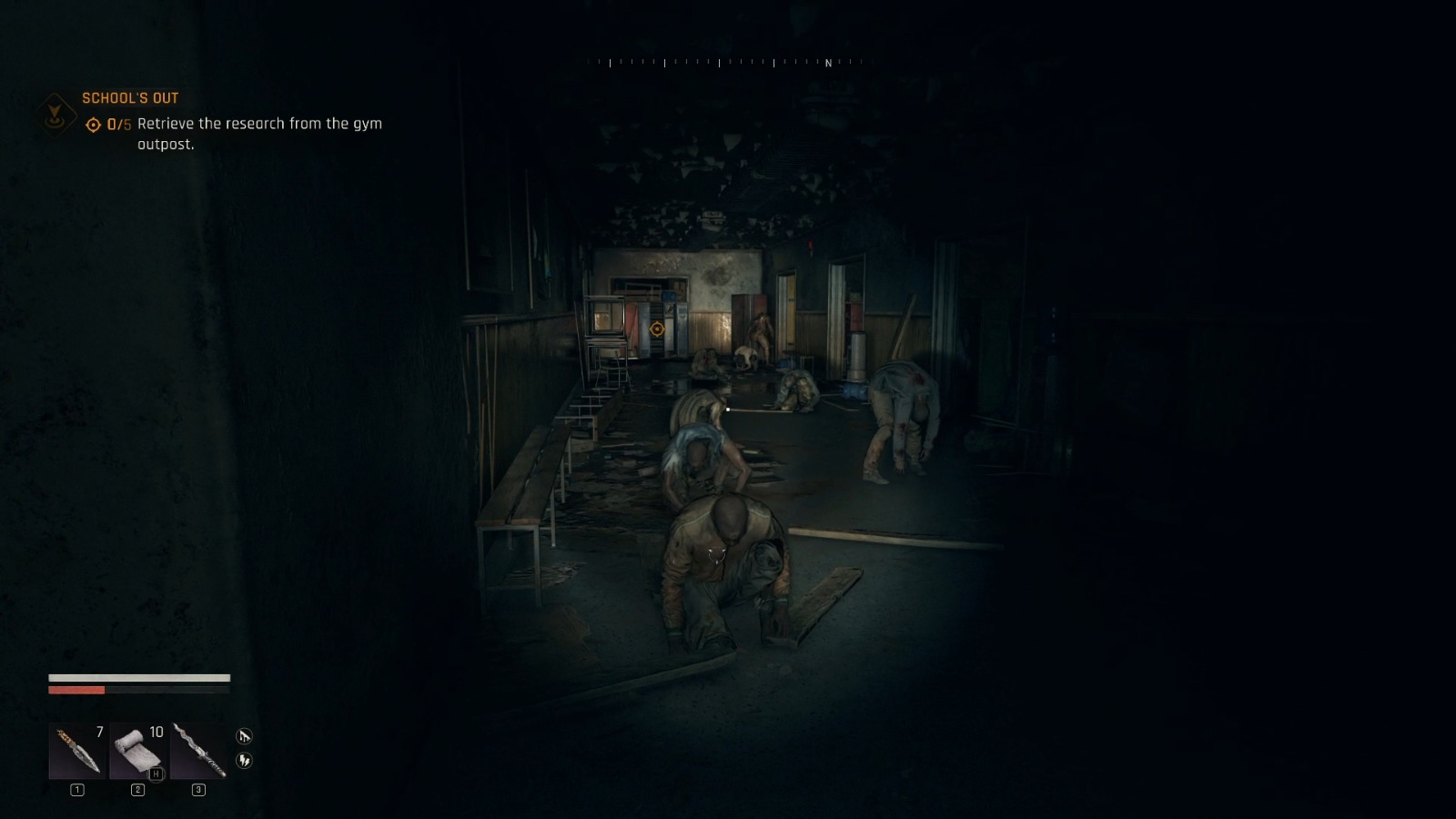Viewport: 1456px width, 819px height.
Task: Select the throwing spear in hotbar slot 1
Action: coord(77,751)
